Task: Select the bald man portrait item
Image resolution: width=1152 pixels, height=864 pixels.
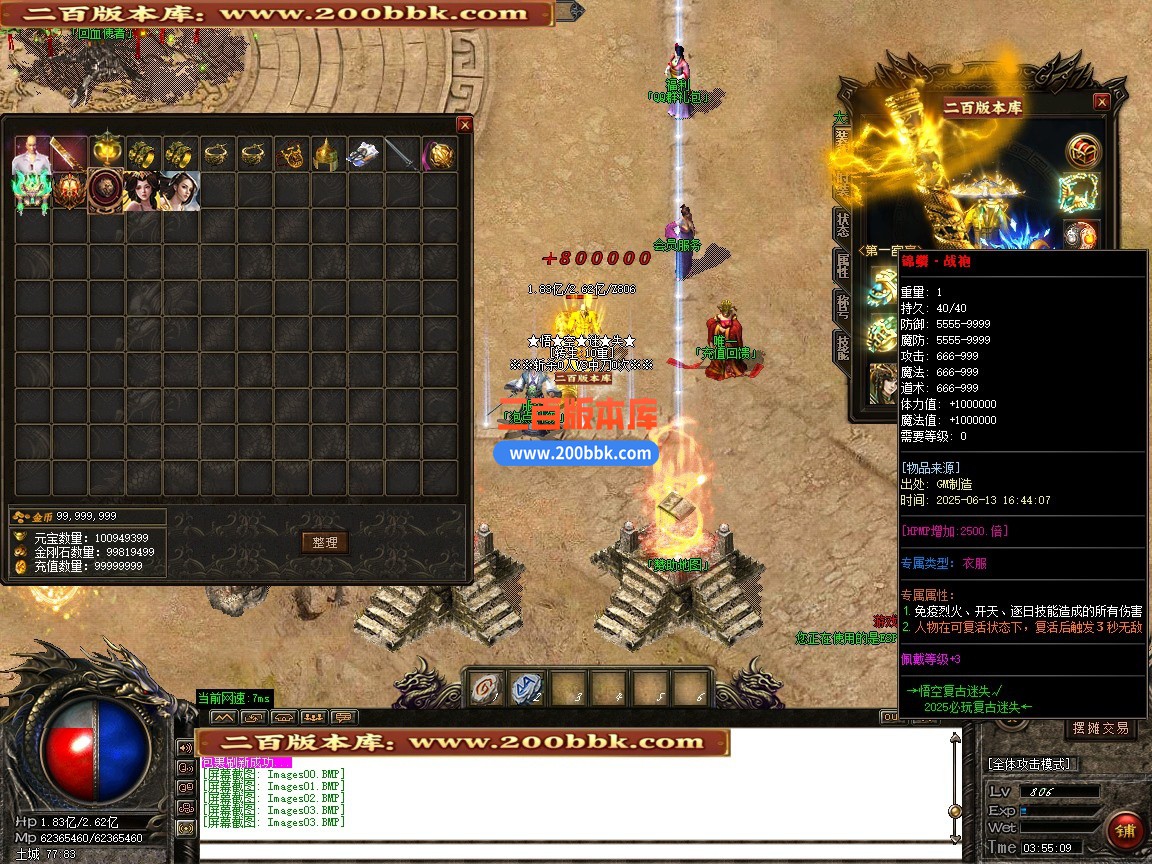Action: tap(32, 154)
